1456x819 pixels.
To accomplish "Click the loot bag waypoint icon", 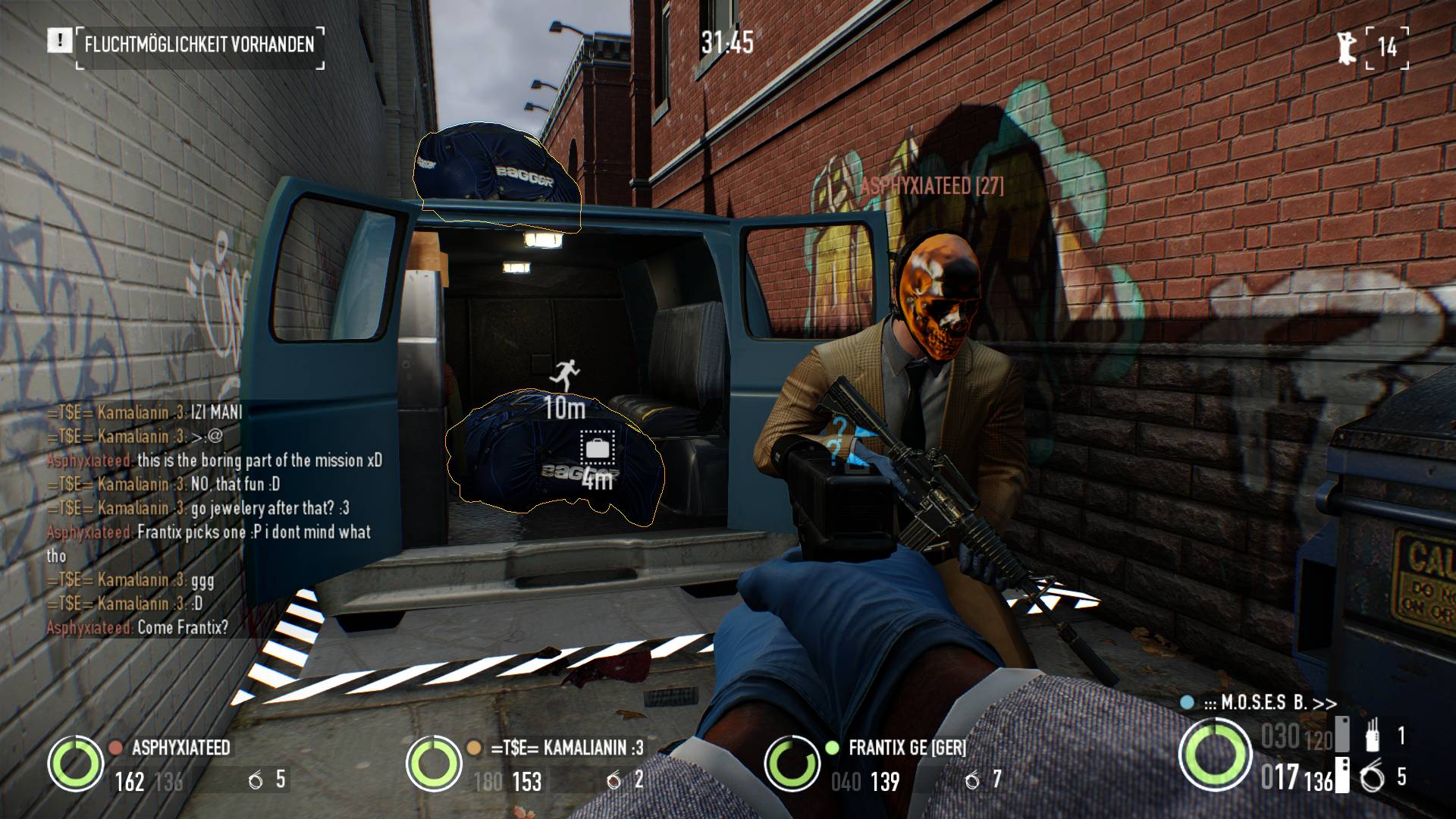I will [598, 448].
